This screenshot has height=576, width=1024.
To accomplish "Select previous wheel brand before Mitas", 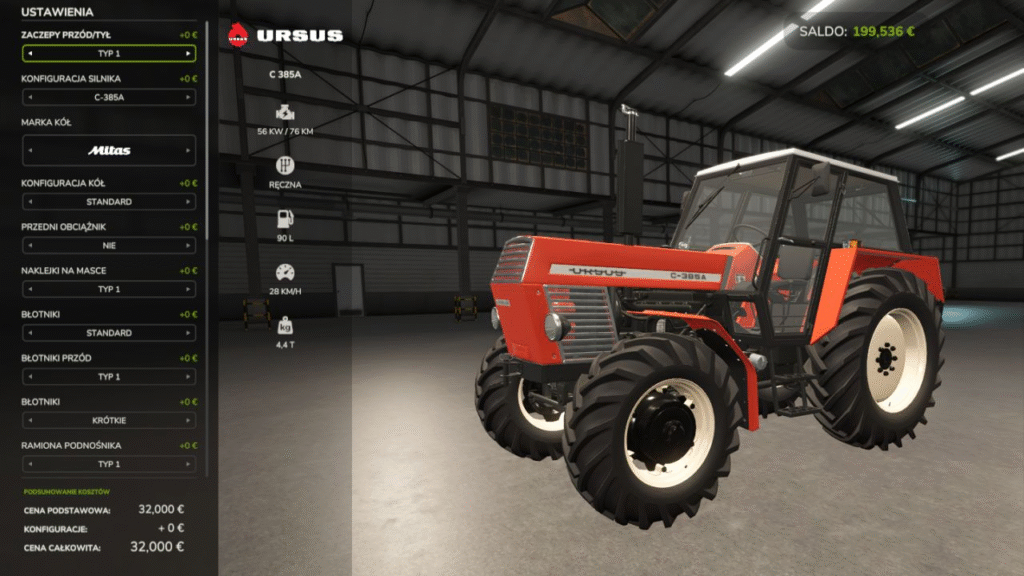I will (x=29, y=151).
